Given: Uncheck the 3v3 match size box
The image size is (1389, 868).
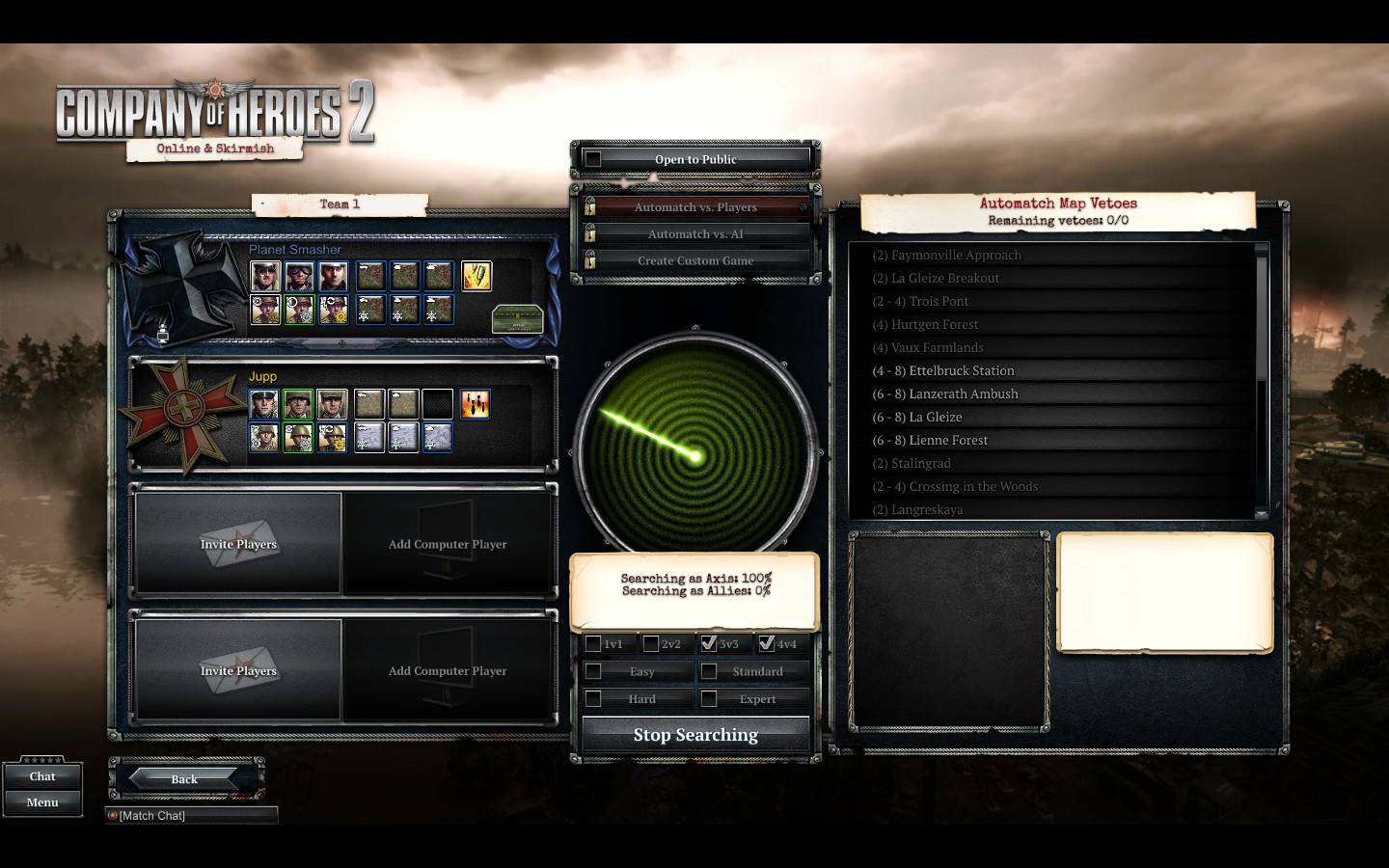Looking at the screenshot, I should [709, 643].
